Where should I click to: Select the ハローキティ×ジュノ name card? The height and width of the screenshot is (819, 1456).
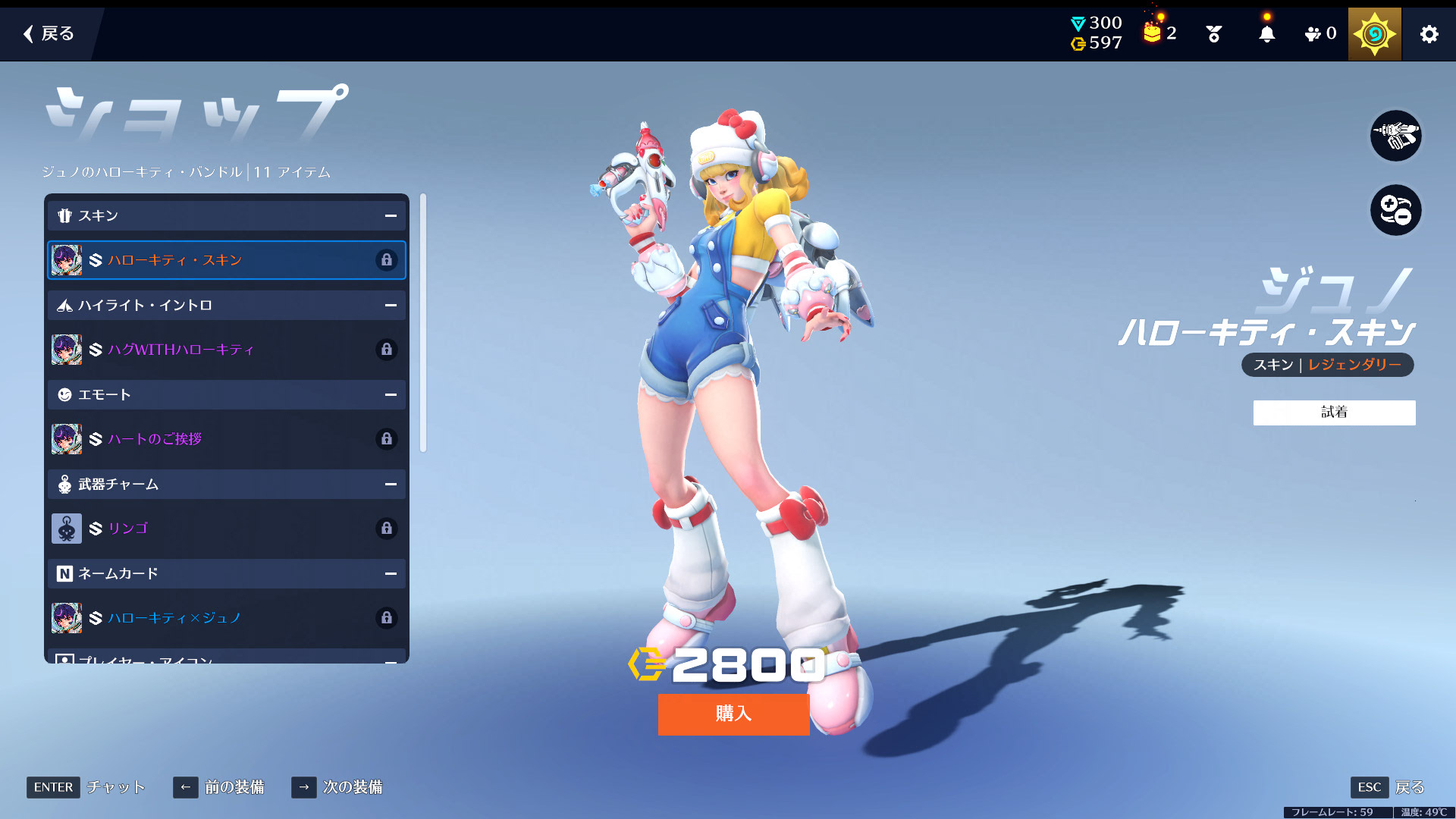(x=226, y=618)
